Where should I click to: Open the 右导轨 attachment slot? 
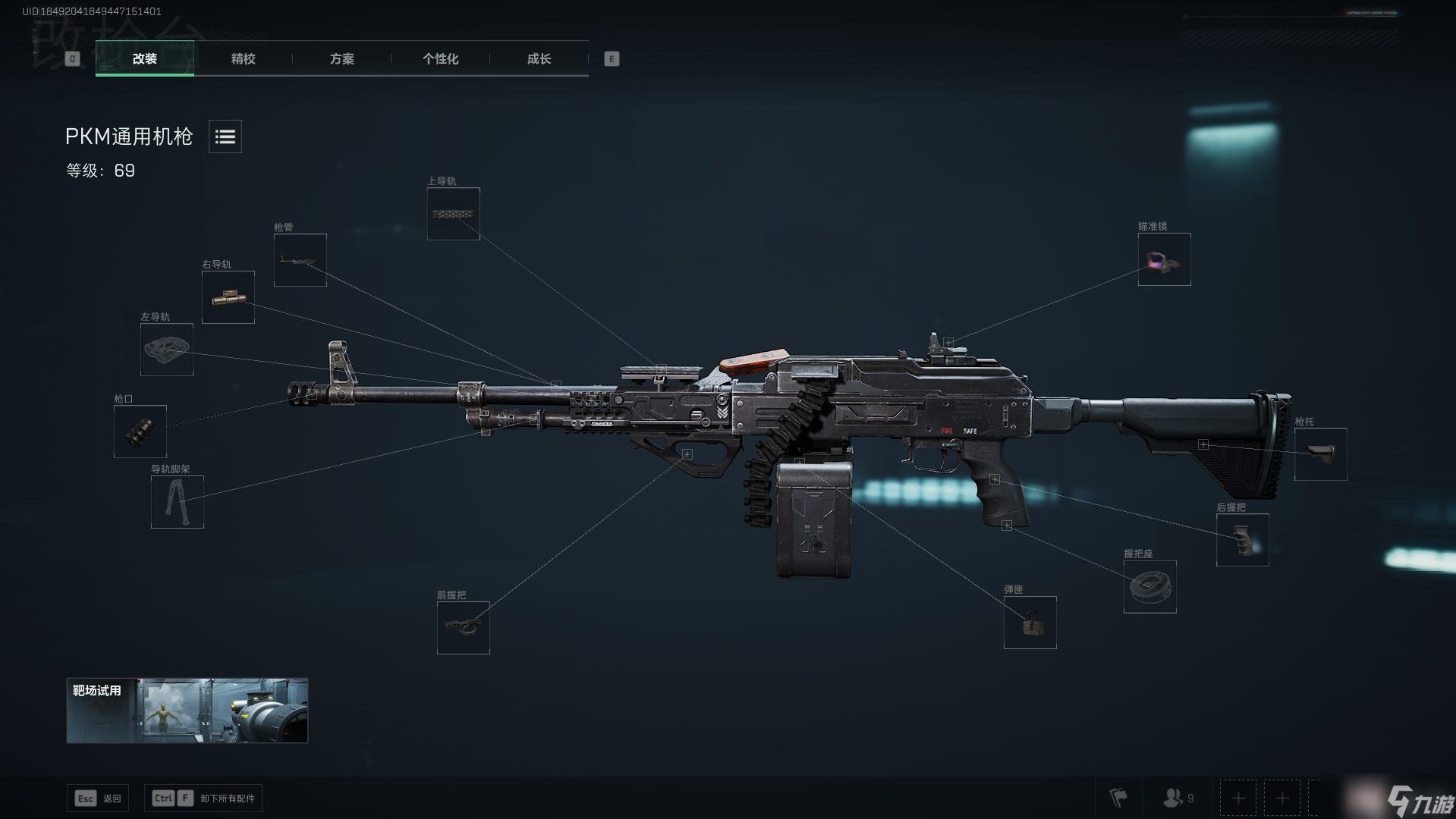click(x=228, y=297)
